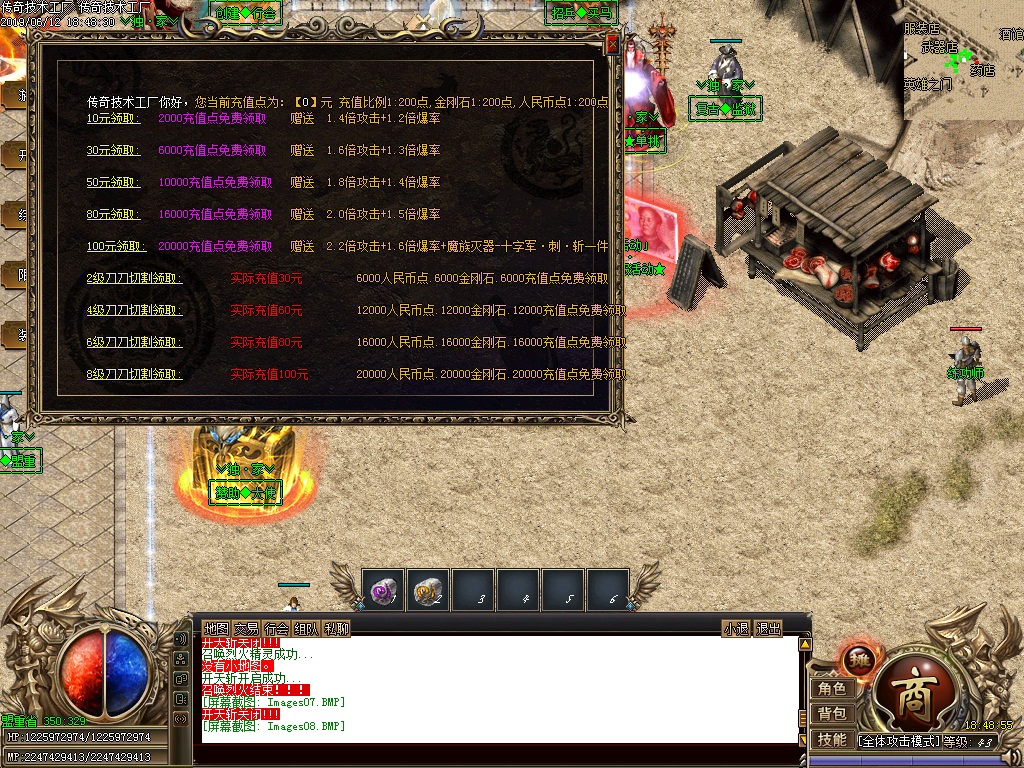Image resolution: width=1024 pixels, height=768 pixels.
Task: Click the 退出 exit button
Action: point(768,628)
